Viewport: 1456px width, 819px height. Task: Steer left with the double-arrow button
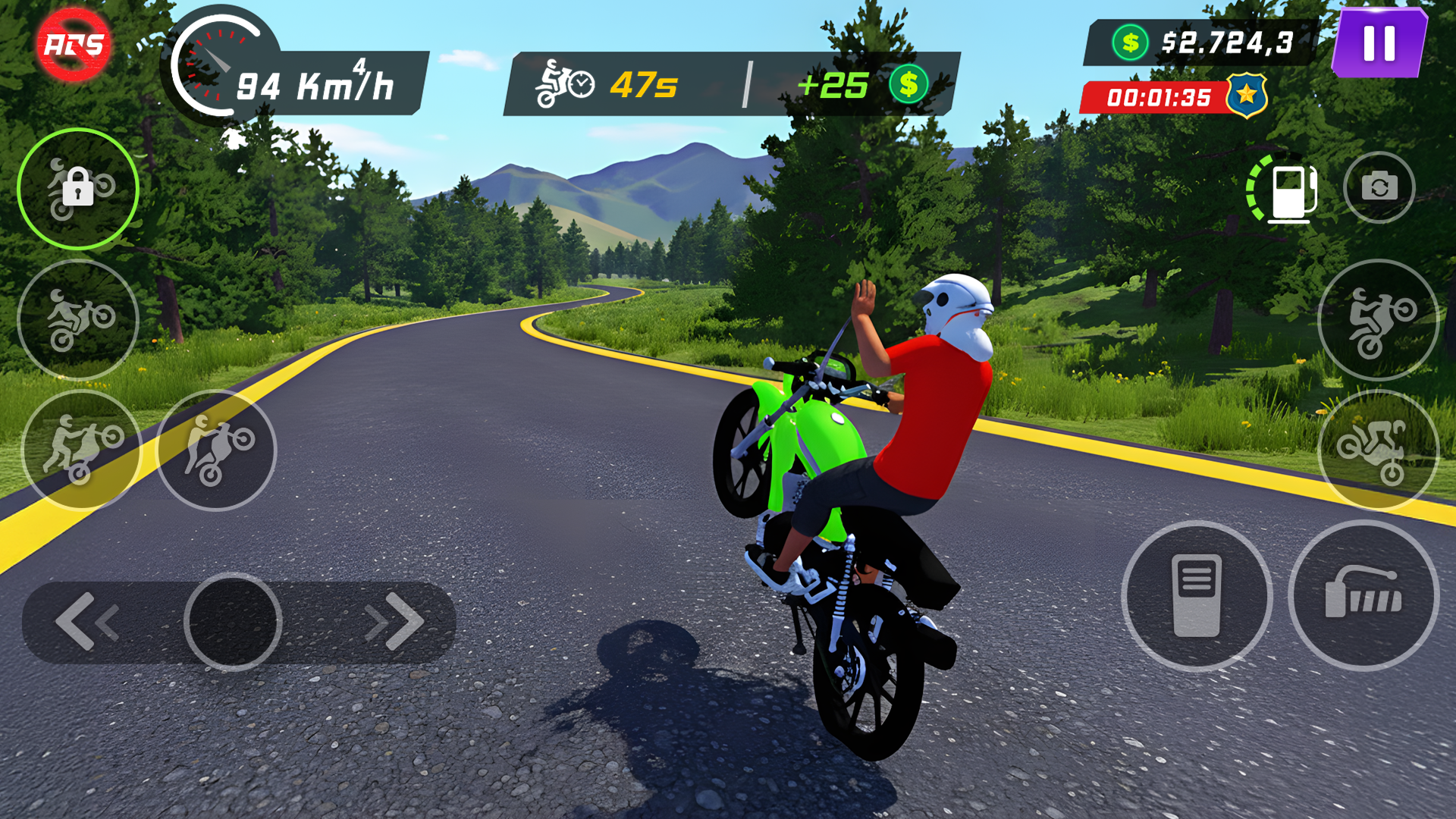87,622
